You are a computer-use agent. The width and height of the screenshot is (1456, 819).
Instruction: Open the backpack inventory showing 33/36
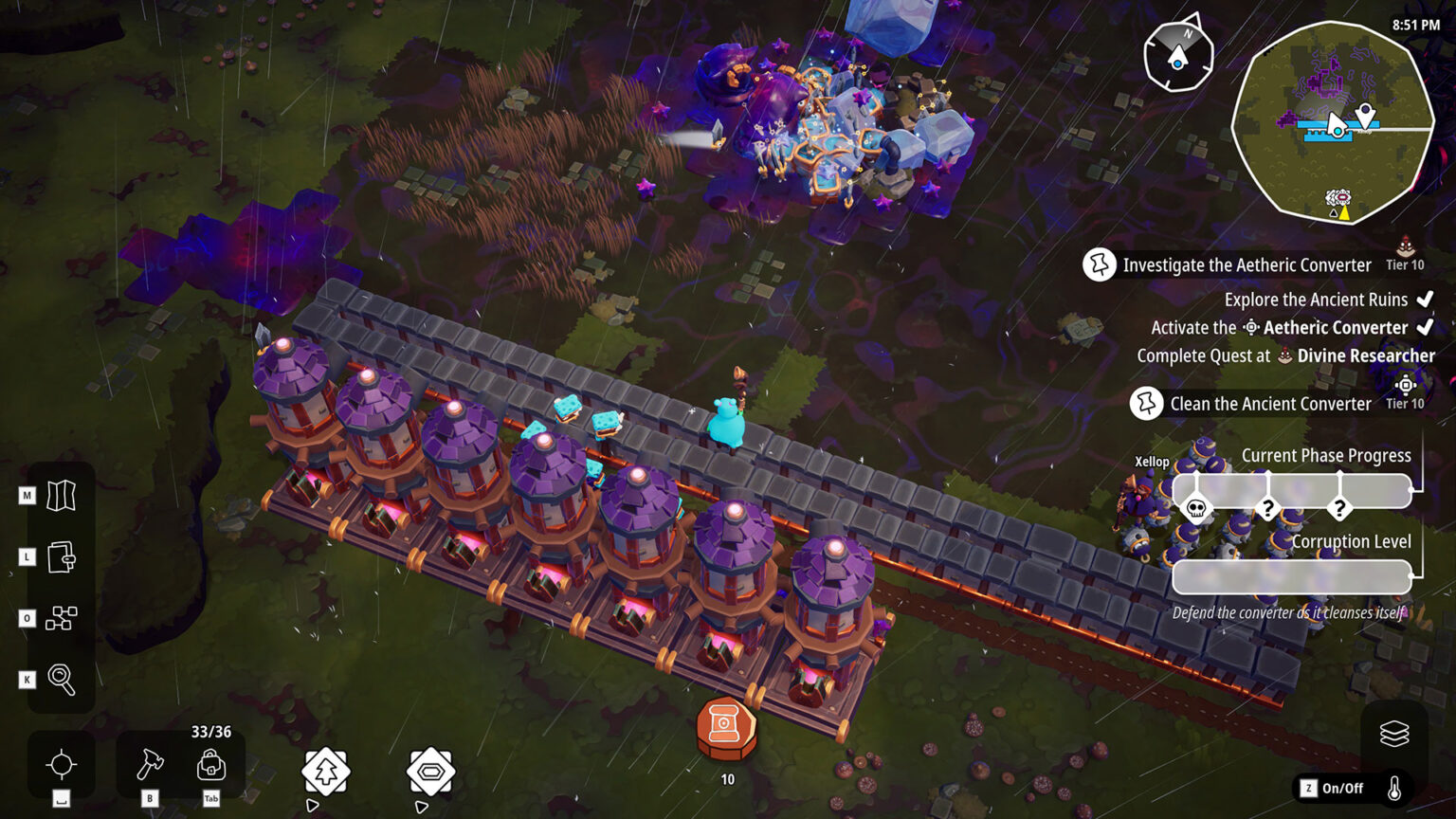210,766
